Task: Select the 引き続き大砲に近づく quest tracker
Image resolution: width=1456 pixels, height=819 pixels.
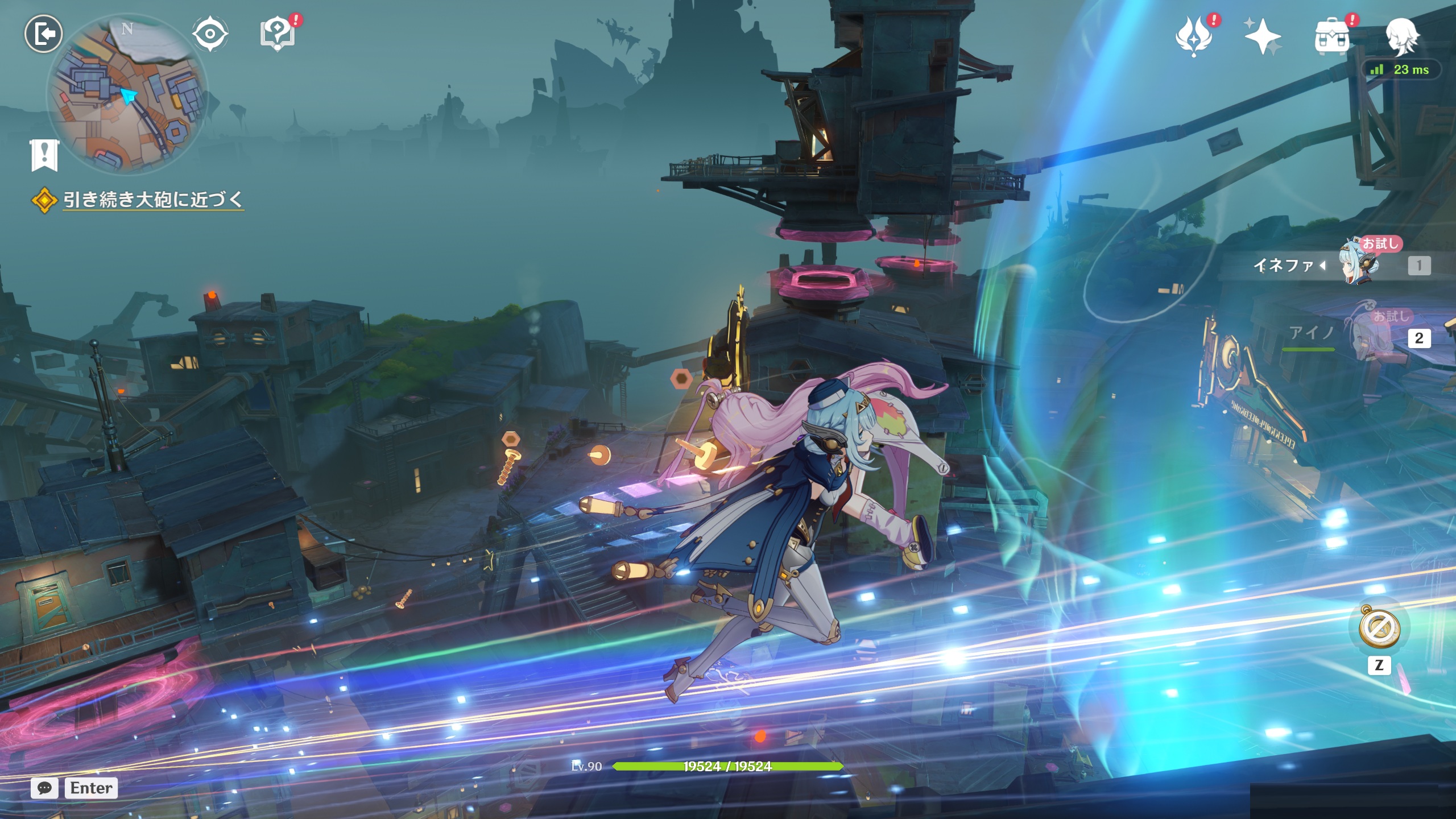Action: click(152, 200)
